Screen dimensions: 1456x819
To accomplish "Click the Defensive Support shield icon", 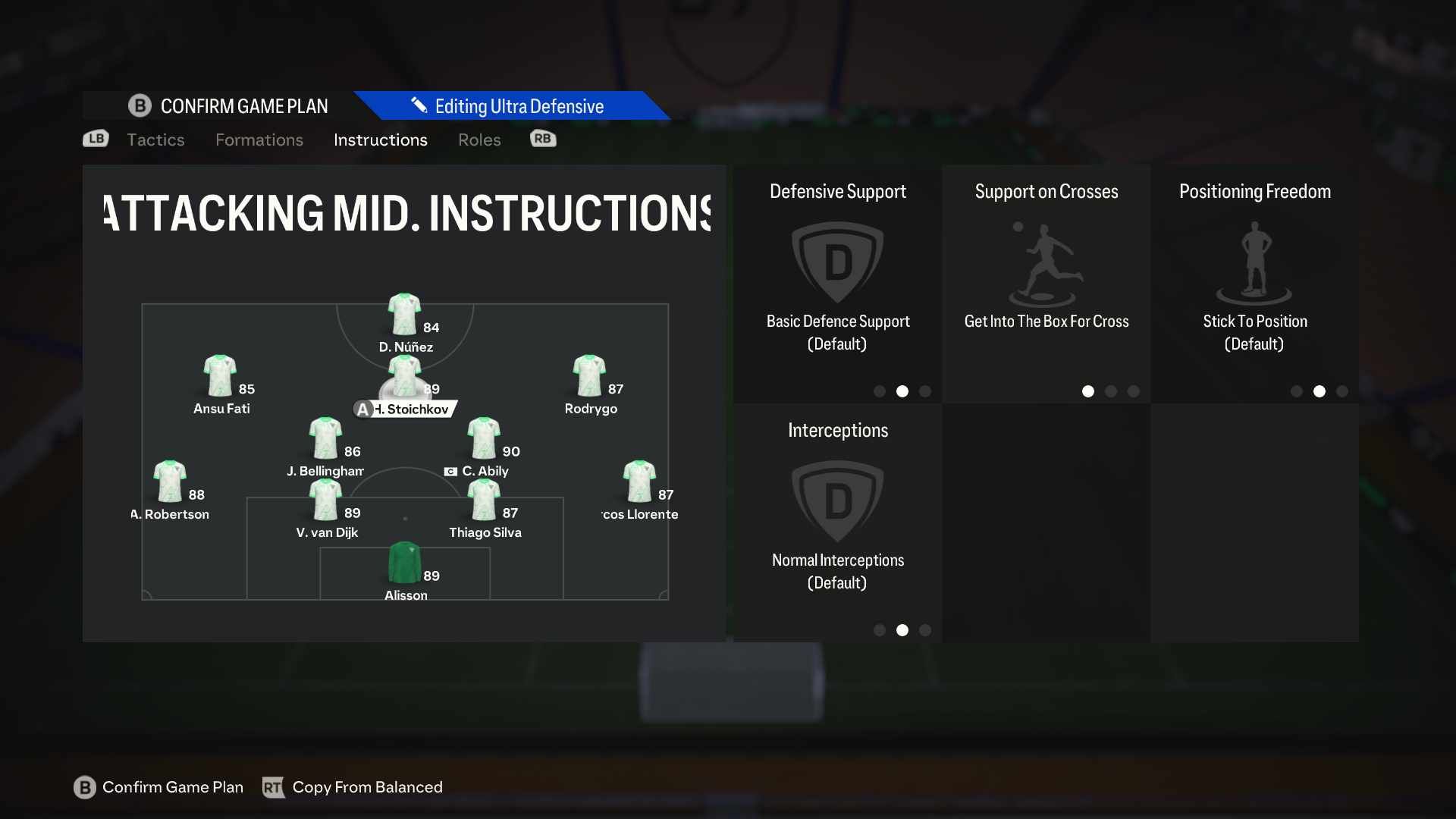I will click(x=837, y=262).
